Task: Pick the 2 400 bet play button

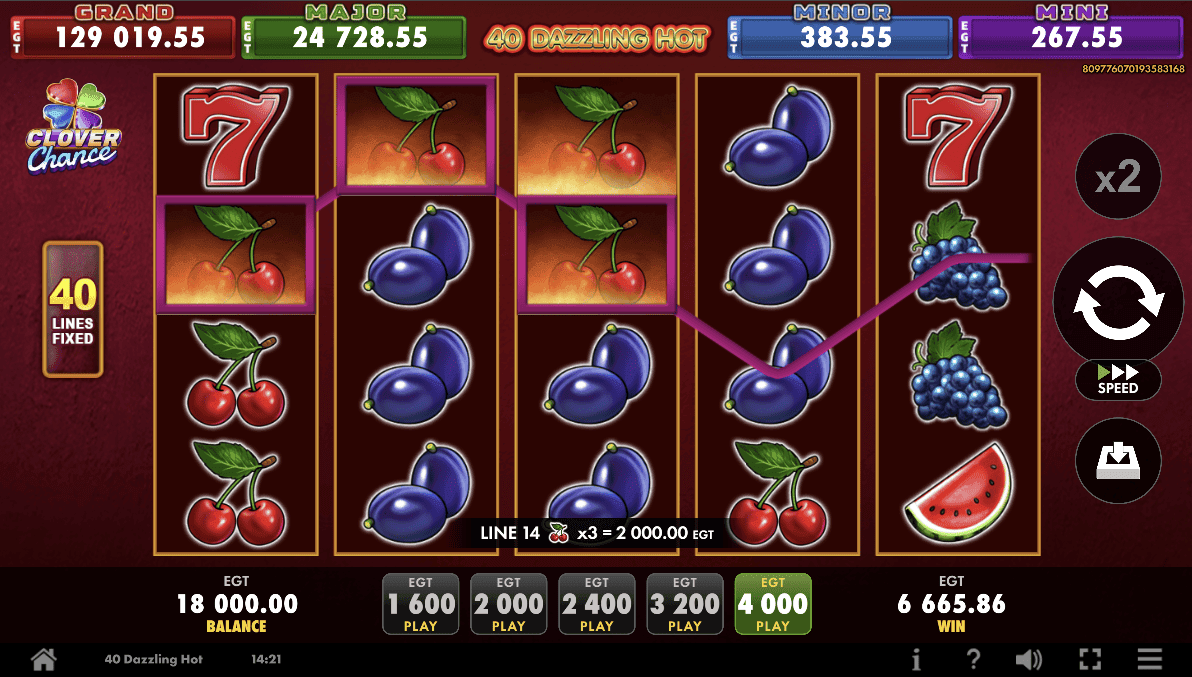Action: coord(597,604)
